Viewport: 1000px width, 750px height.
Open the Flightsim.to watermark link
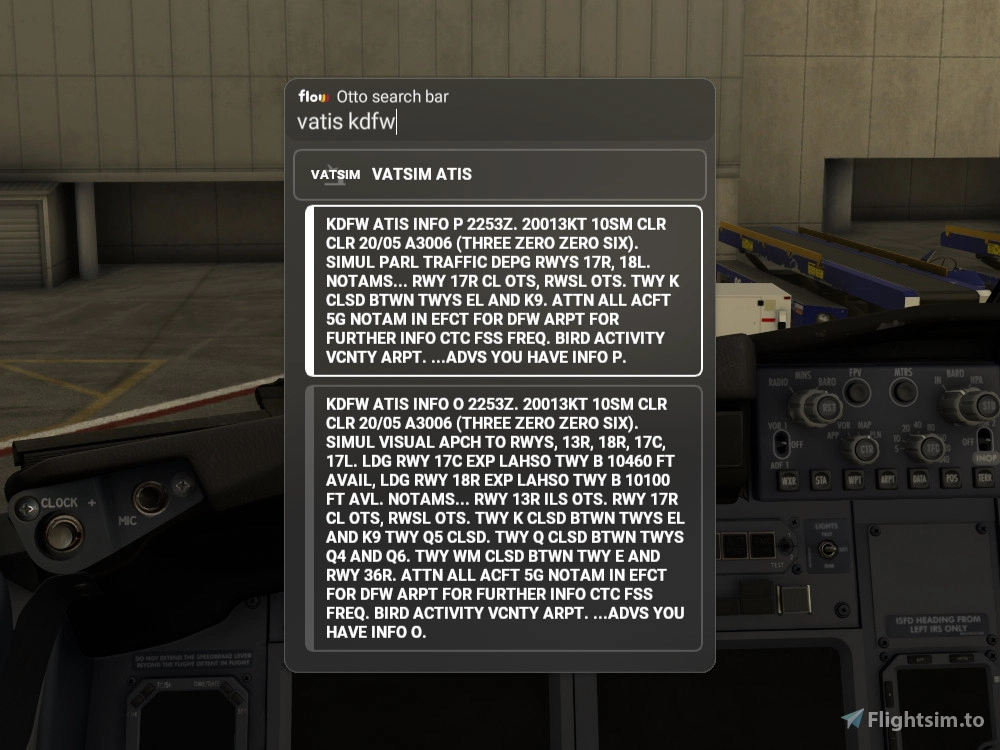[x=913, y=719]
